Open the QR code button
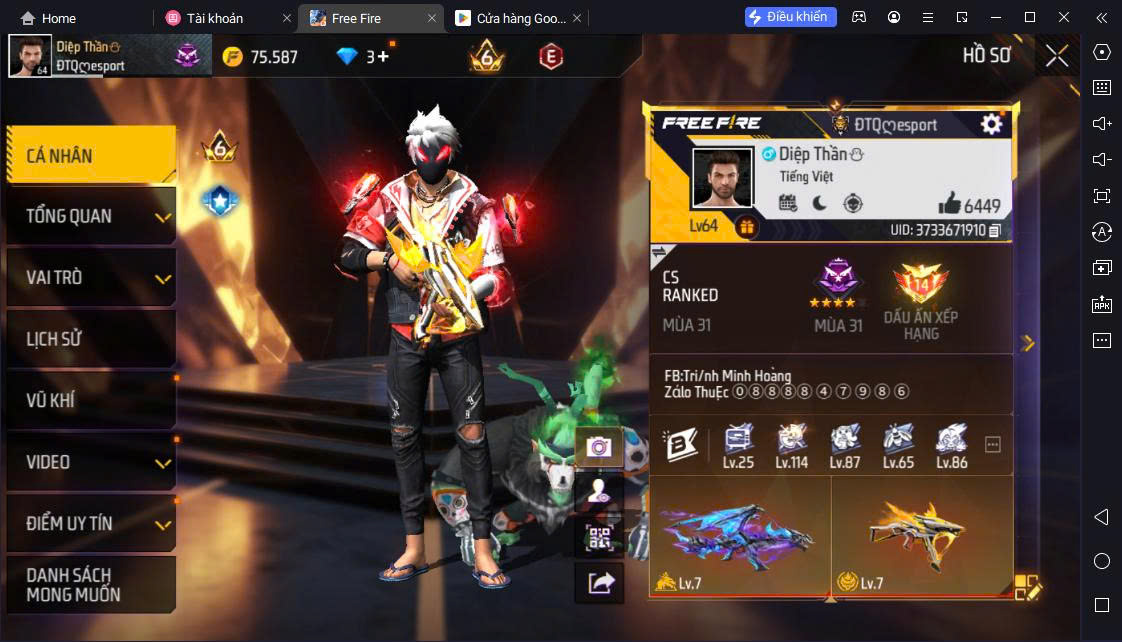Viewport: 1122px width, 642px height. pyautogui.click(x=599, y=536)
